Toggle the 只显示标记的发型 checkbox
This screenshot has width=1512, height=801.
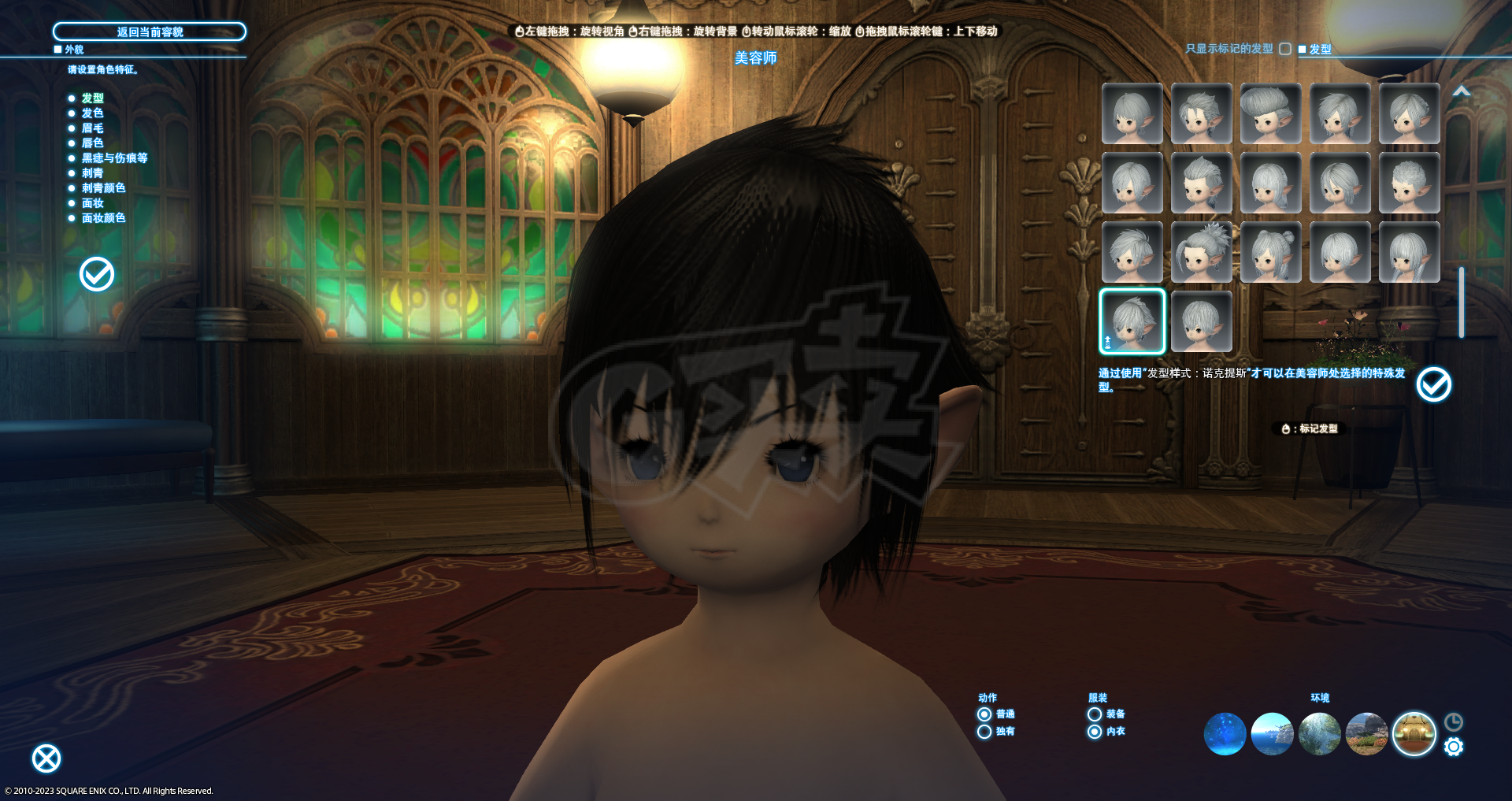coord(1285,49)
